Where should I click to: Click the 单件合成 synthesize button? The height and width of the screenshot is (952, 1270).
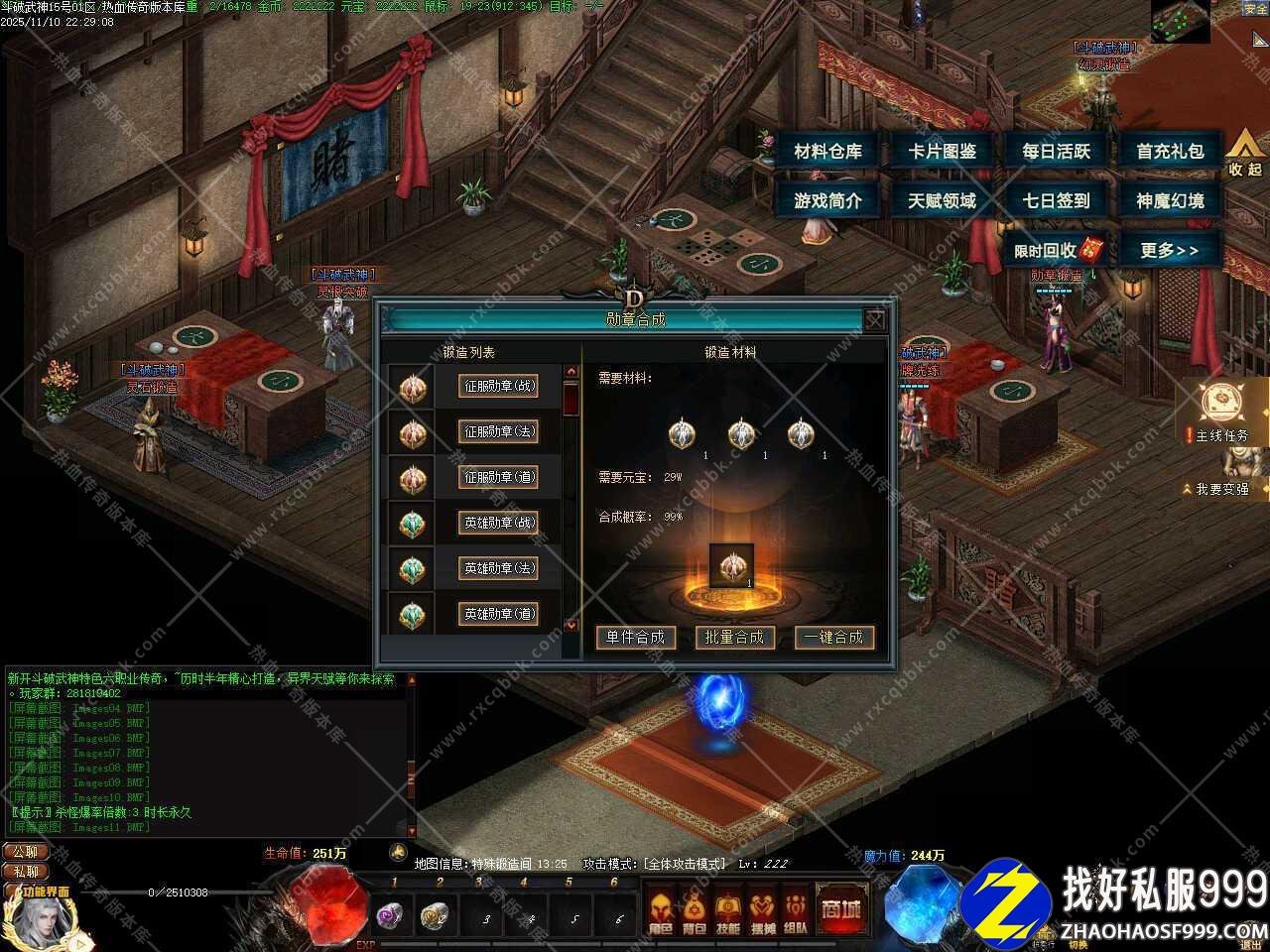[634, 638]
